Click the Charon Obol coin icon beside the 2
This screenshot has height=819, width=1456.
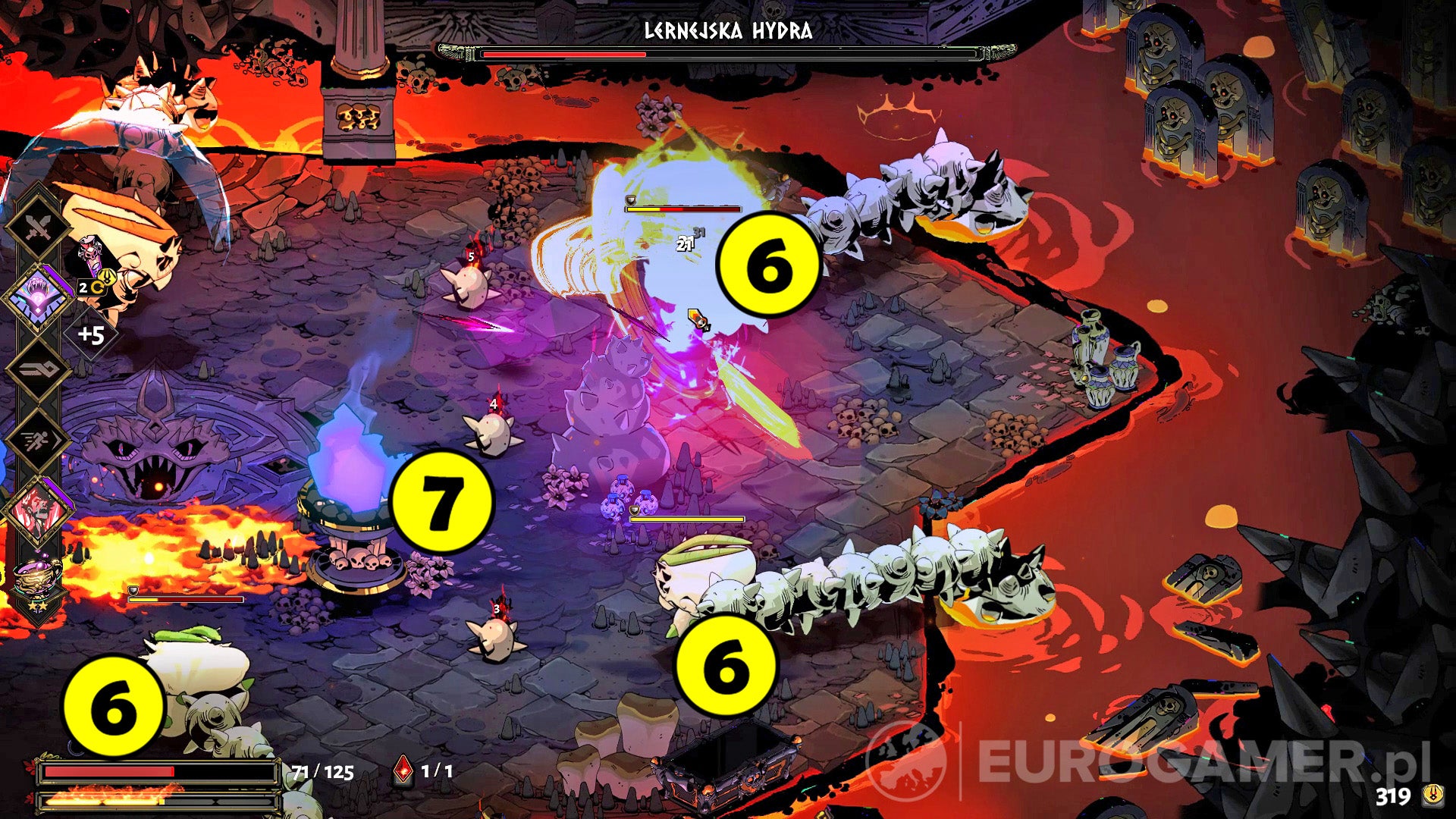click(99, 287)
